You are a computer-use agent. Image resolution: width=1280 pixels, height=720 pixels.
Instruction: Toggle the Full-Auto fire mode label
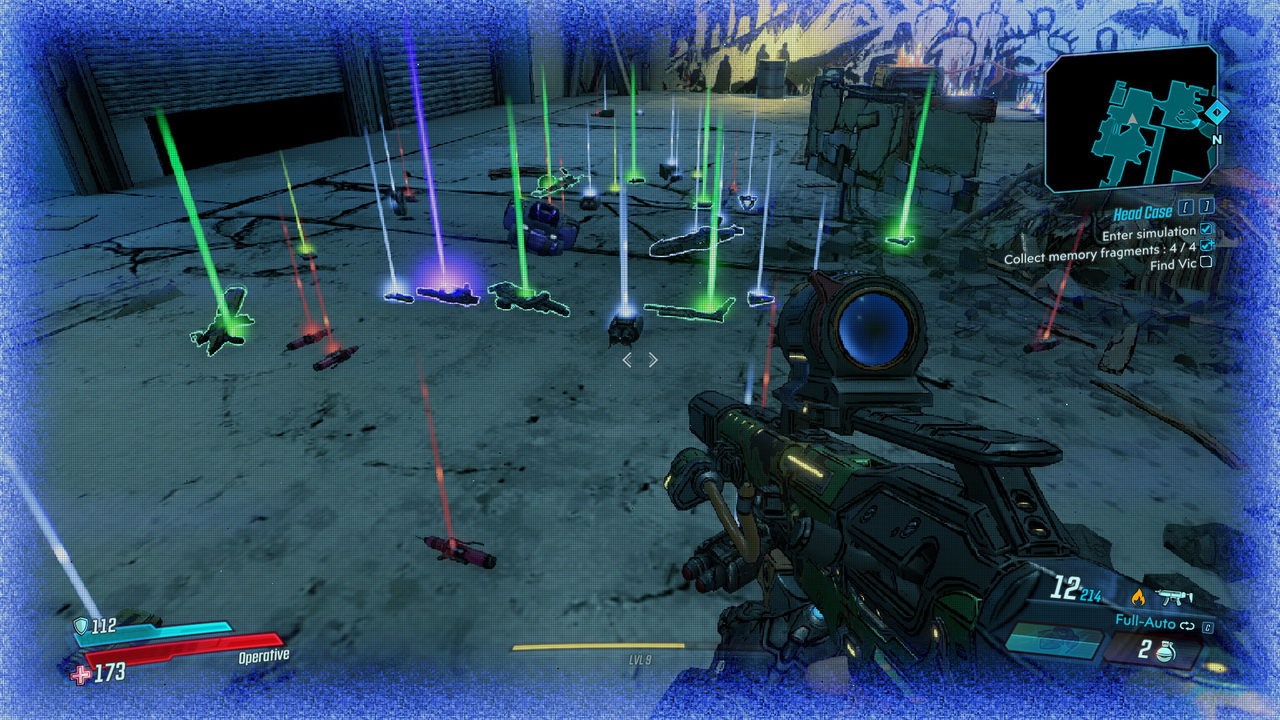click(1145, 622)
